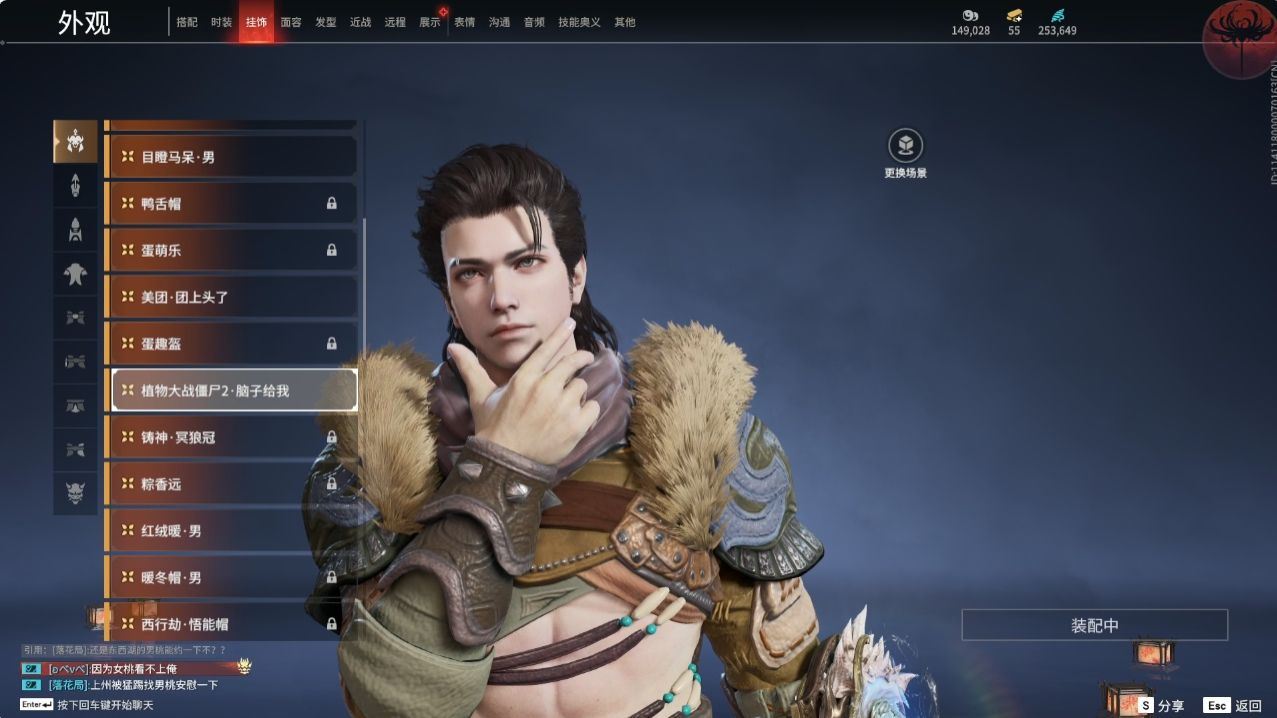The image size is (1277, 718).
Task: Choose the 鸭舌帽 list entry
Action: coord(231,203)
